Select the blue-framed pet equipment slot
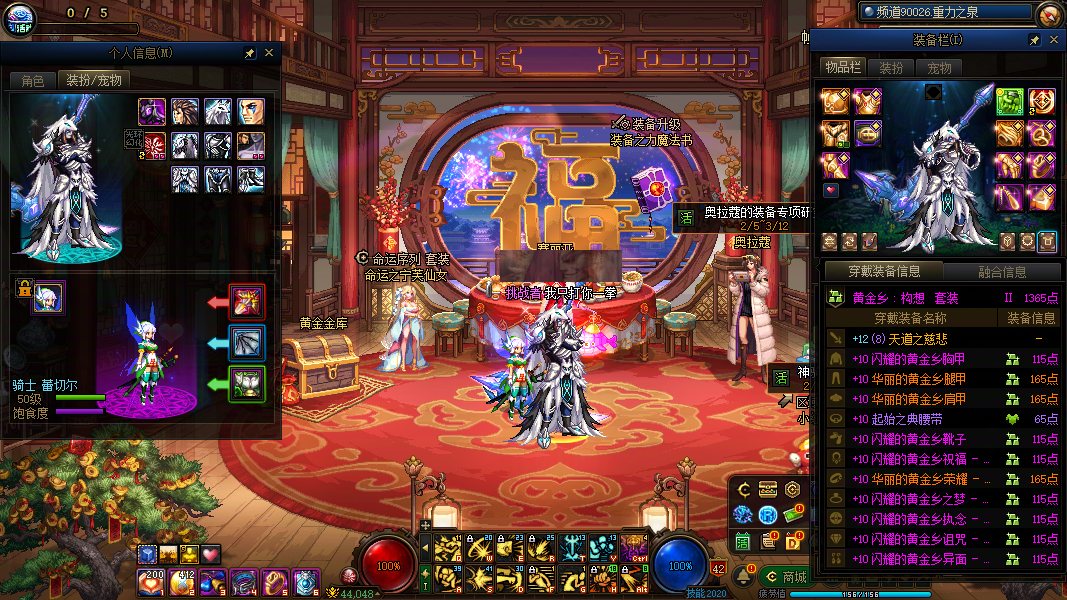1067x600 pixels. [x=246, y=342]
